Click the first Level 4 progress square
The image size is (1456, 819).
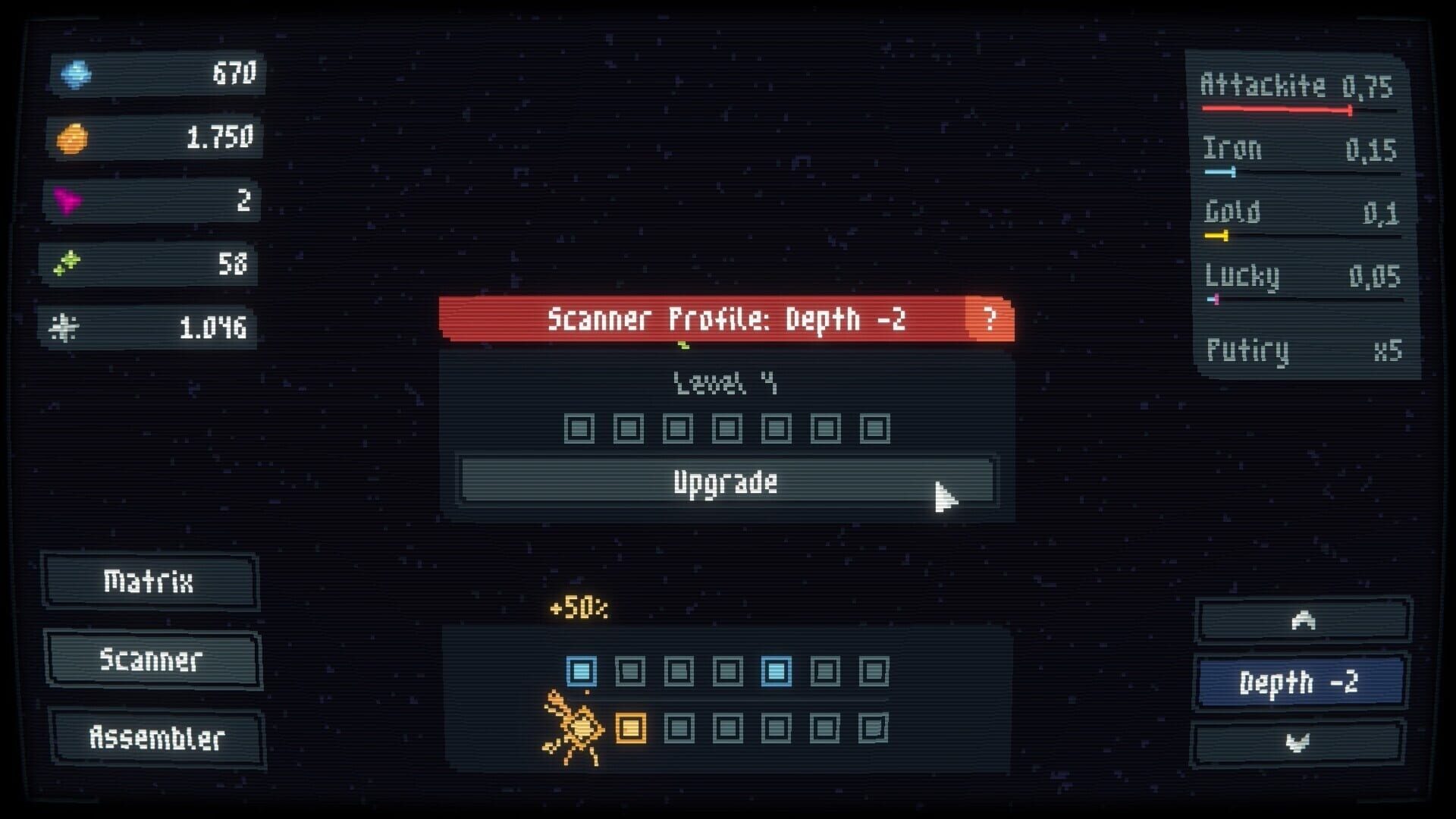580,428
